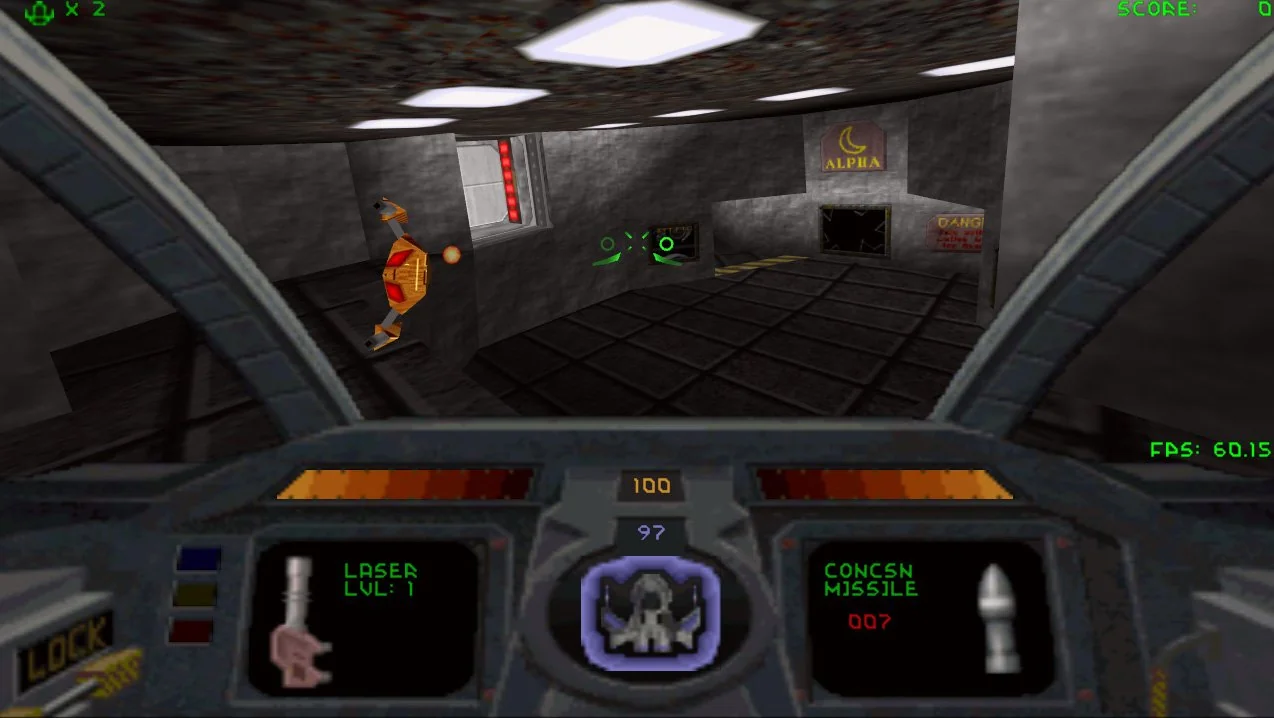This screenshot has width=1274, height=718.
Task: Click the blue access key indicator
Action: [x=197, y=558]
